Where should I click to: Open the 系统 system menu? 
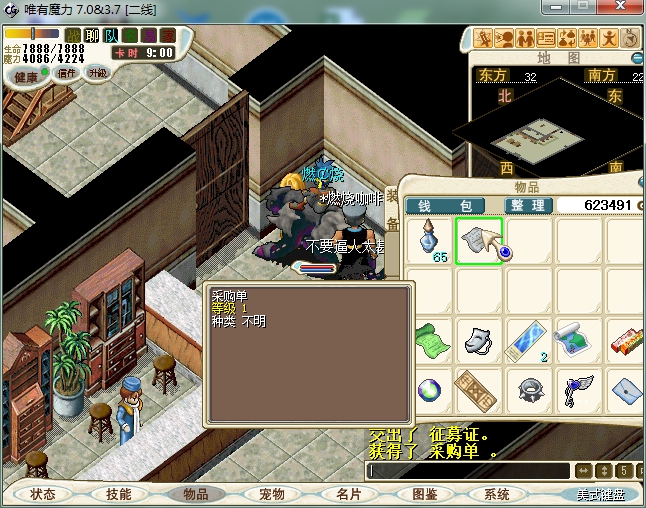coord(497,494)
